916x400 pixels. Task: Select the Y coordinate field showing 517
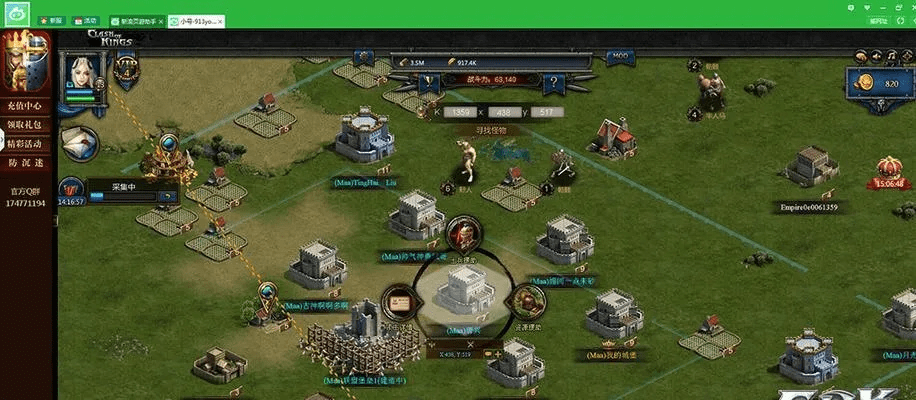click(546, 112)
